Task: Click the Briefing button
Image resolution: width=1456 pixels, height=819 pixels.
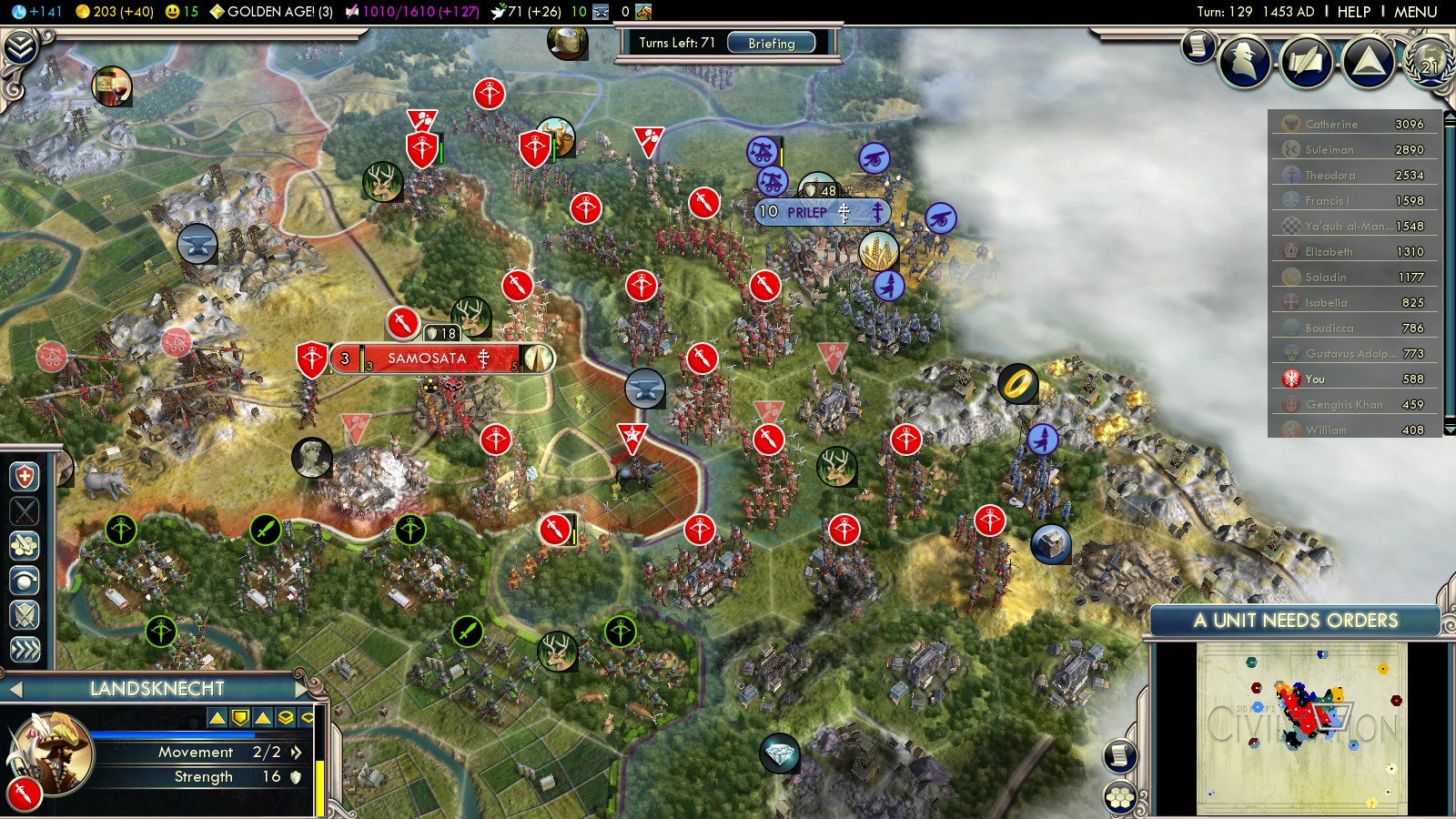Action: coord(771,43)
